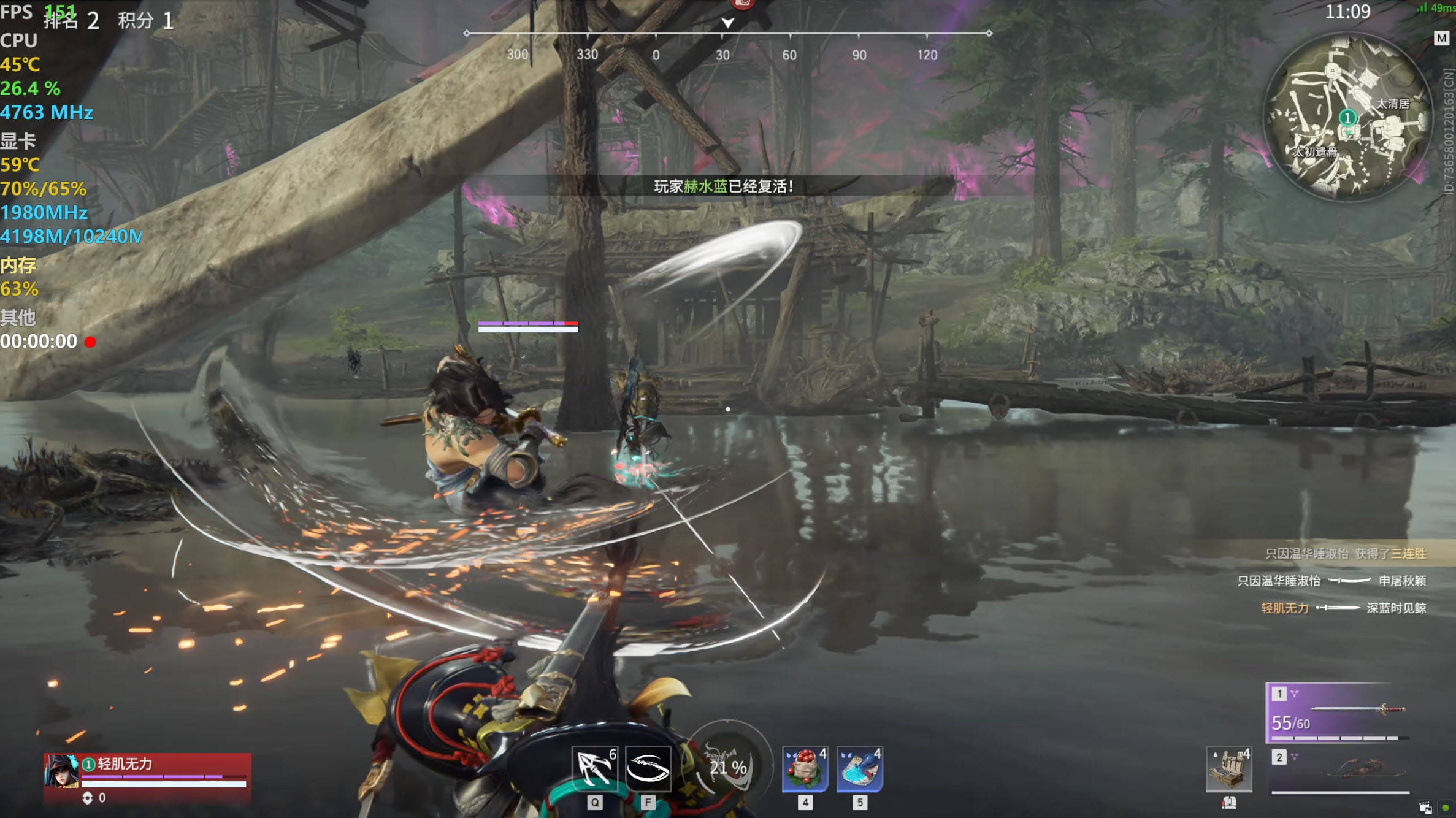Select weapon slot 1 with the sword

(1338, 713)
